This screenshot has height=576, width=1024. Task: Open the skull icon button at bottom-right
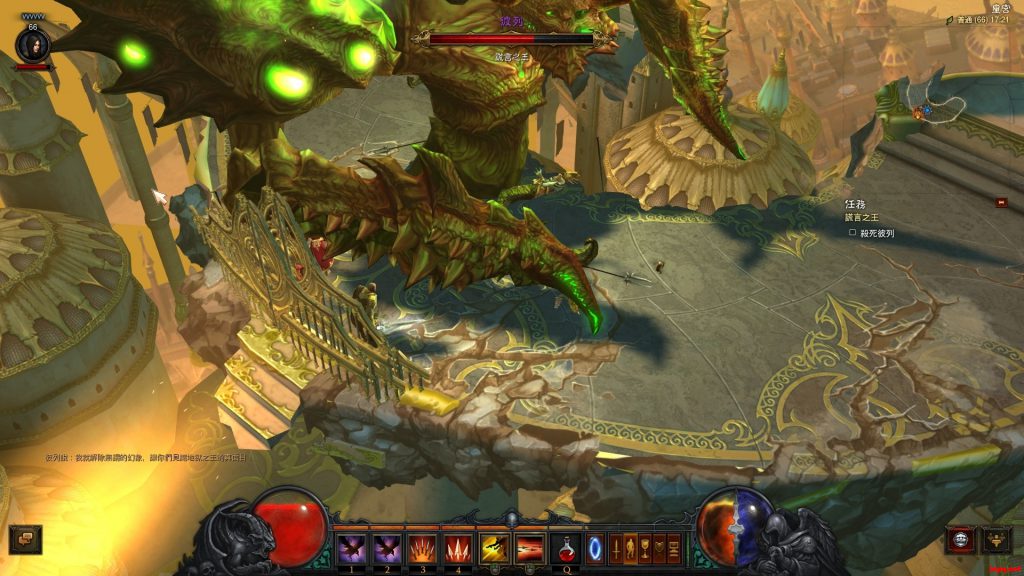point(961,540)
